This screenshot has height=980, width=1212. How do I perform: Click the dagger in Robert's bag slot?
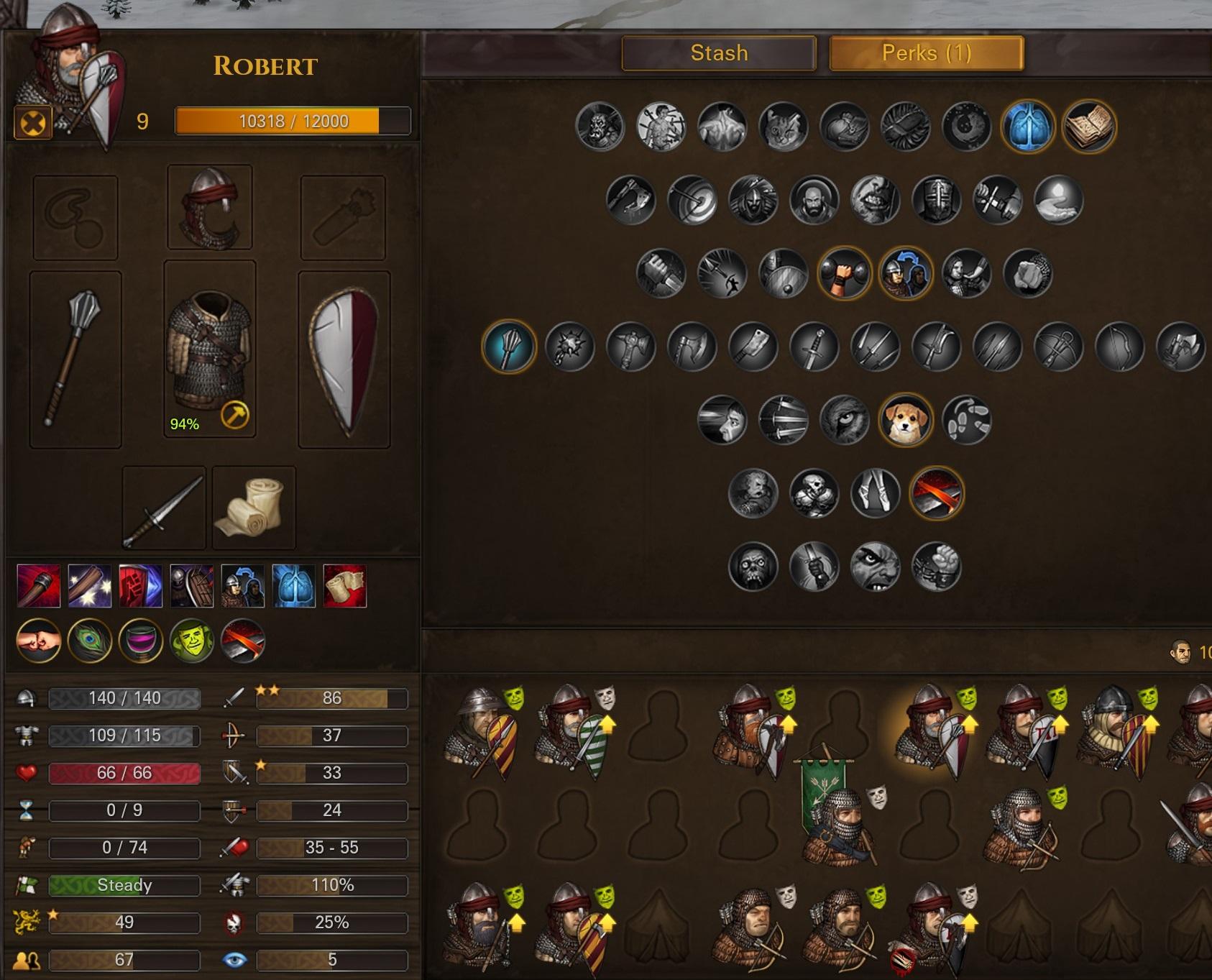coord(164,508)
